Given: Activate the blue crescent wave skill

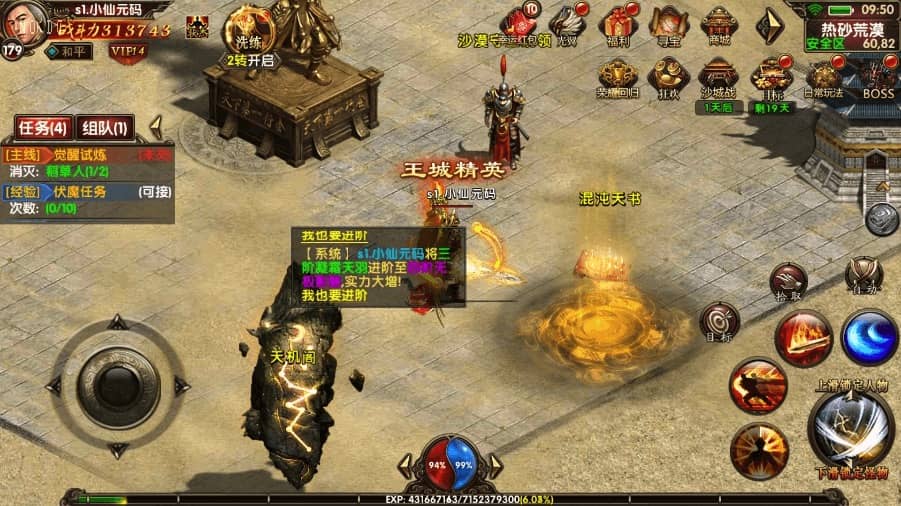Looking at the screenshot, I should (x=868, y=338).
